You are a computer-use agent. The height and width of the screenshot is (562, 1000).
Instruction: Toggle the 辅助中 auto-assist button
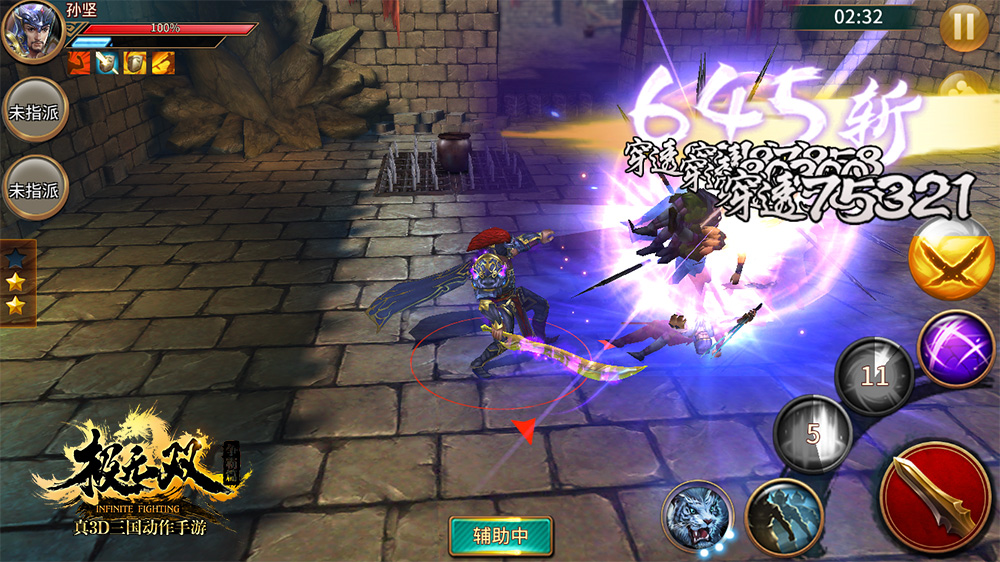click(501, 535)
